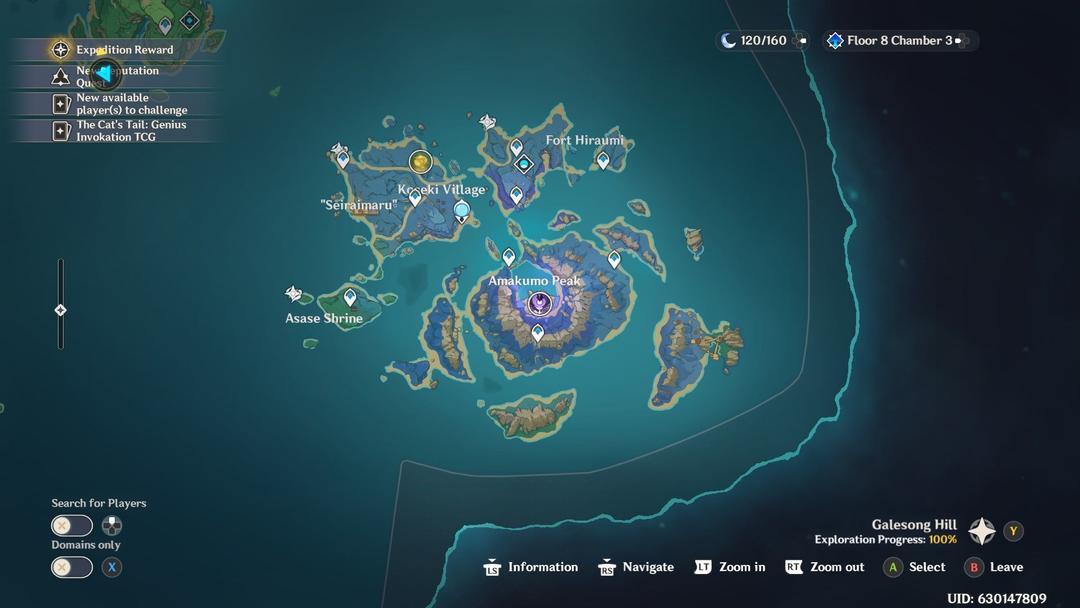Click the white boss marker left of Asase Shrine
Viewport: 1080px width, 608px height.
293,294
